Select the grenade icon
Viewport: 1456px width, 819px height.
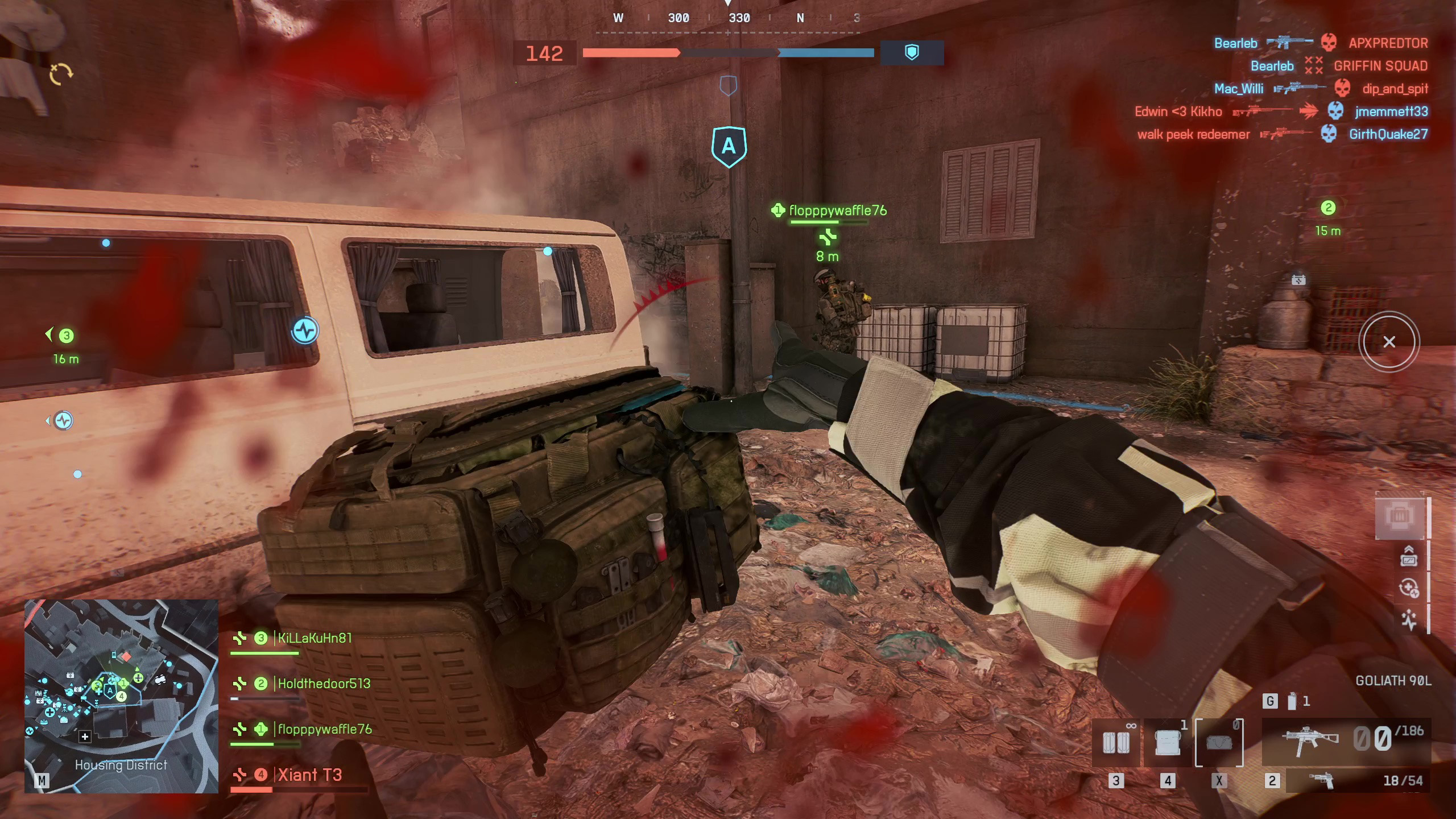pyautogui.click(x=1292, y=701)
